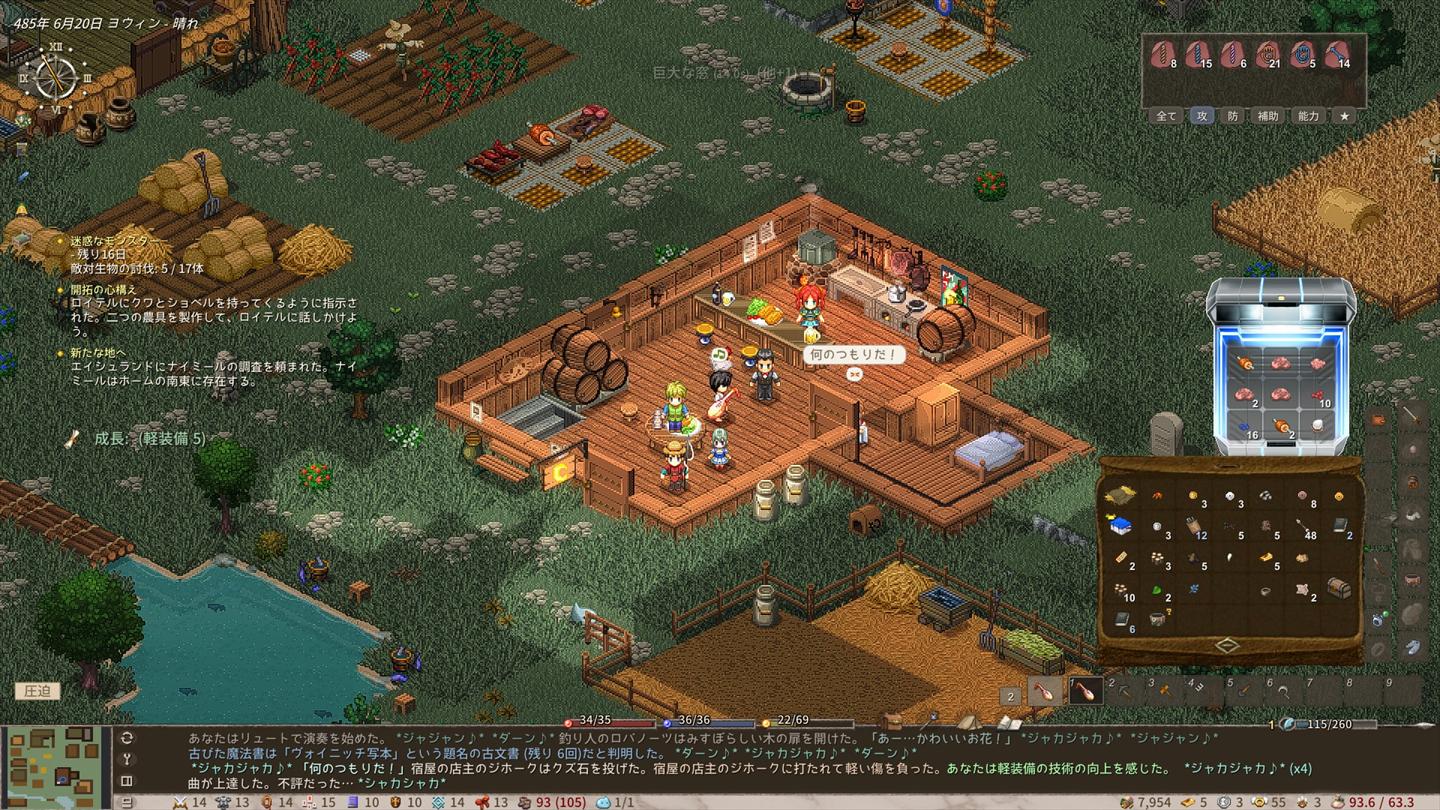Select the star favorites filter tab

tap(1345, 116)
